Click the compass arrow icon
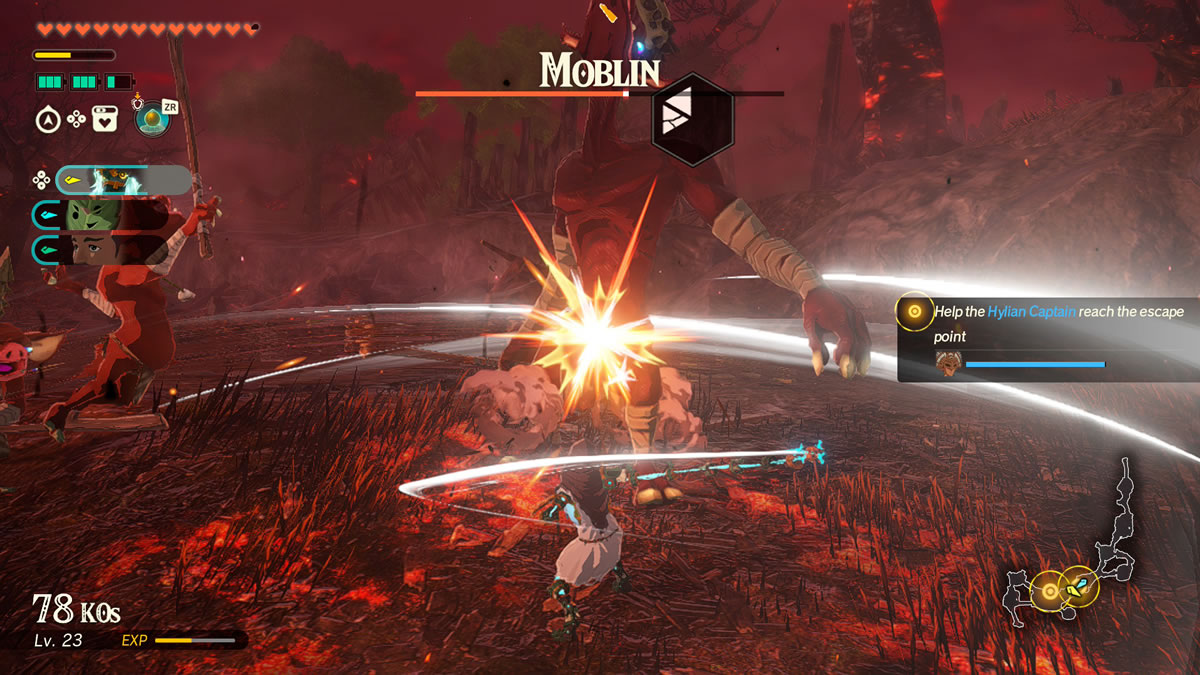 (46, 120)
